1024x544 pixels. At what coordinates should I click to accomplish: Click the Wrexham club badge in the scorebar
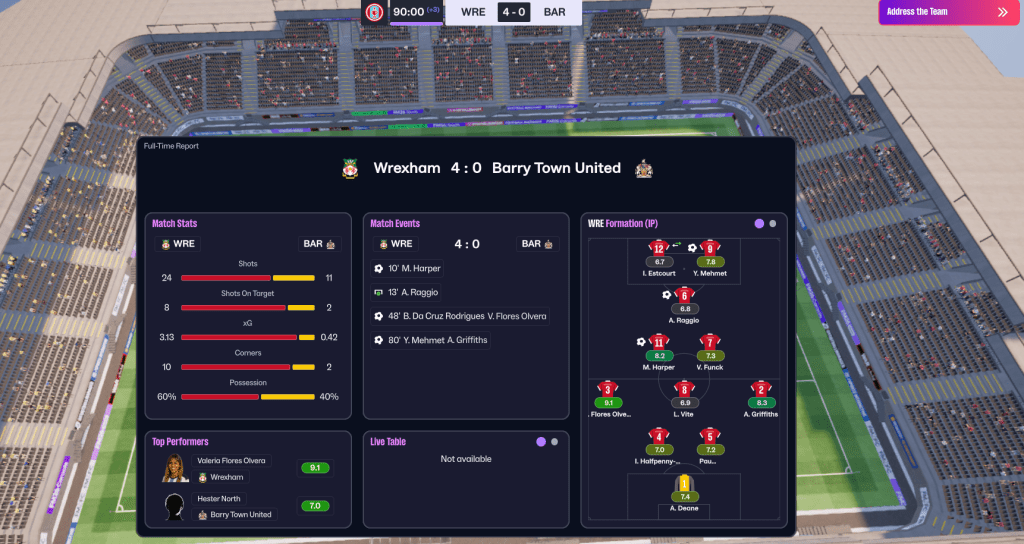(x=375, y=12)
